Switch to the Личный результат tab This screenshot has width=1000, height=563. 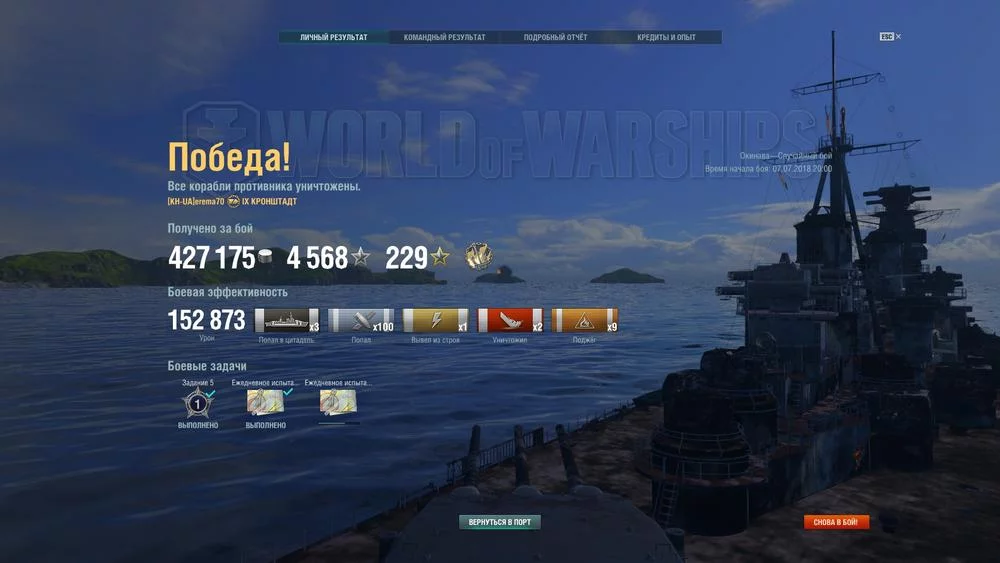[x=334, y=38]
